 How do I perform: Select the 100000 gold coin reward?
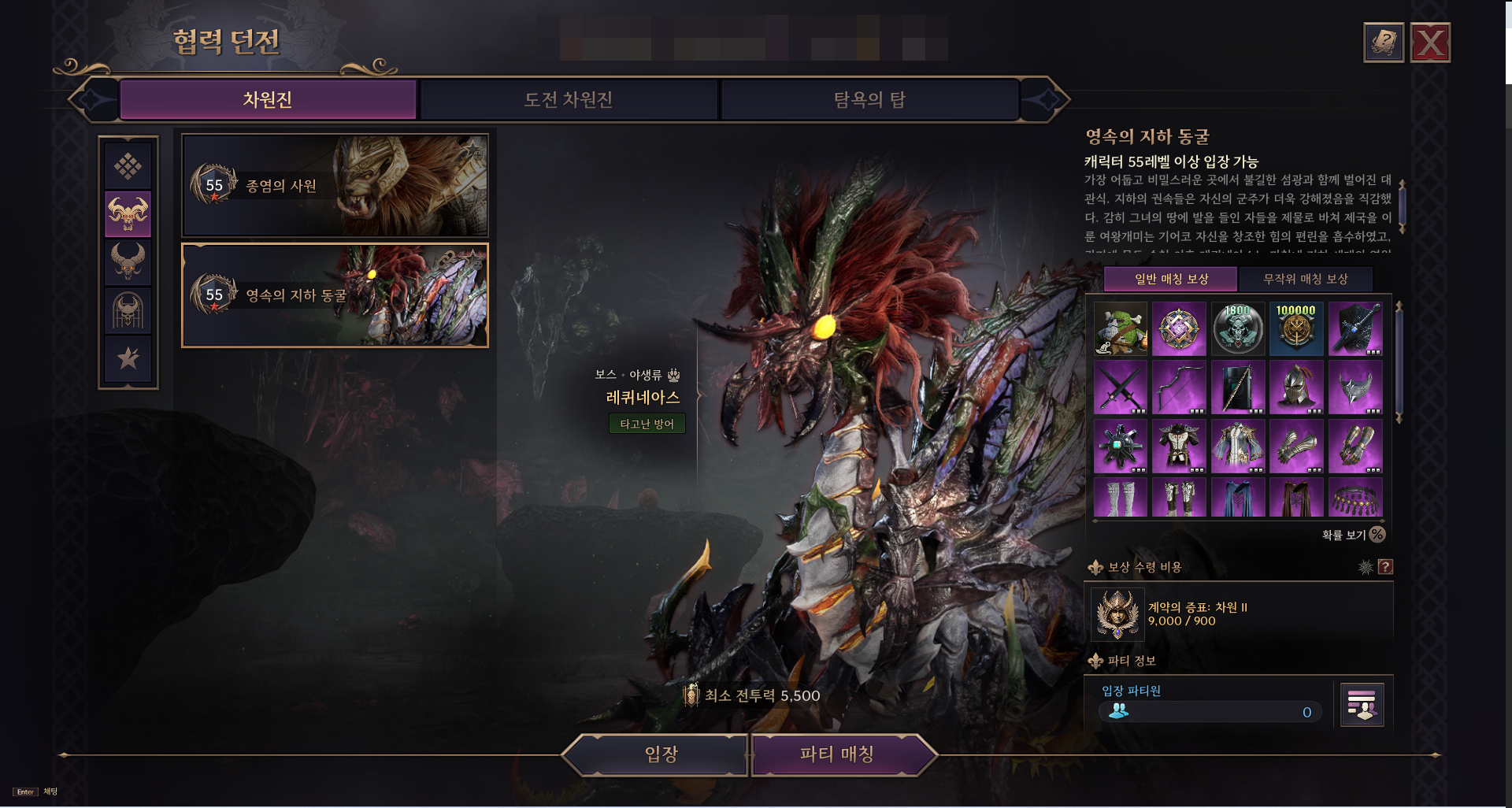1295,328
